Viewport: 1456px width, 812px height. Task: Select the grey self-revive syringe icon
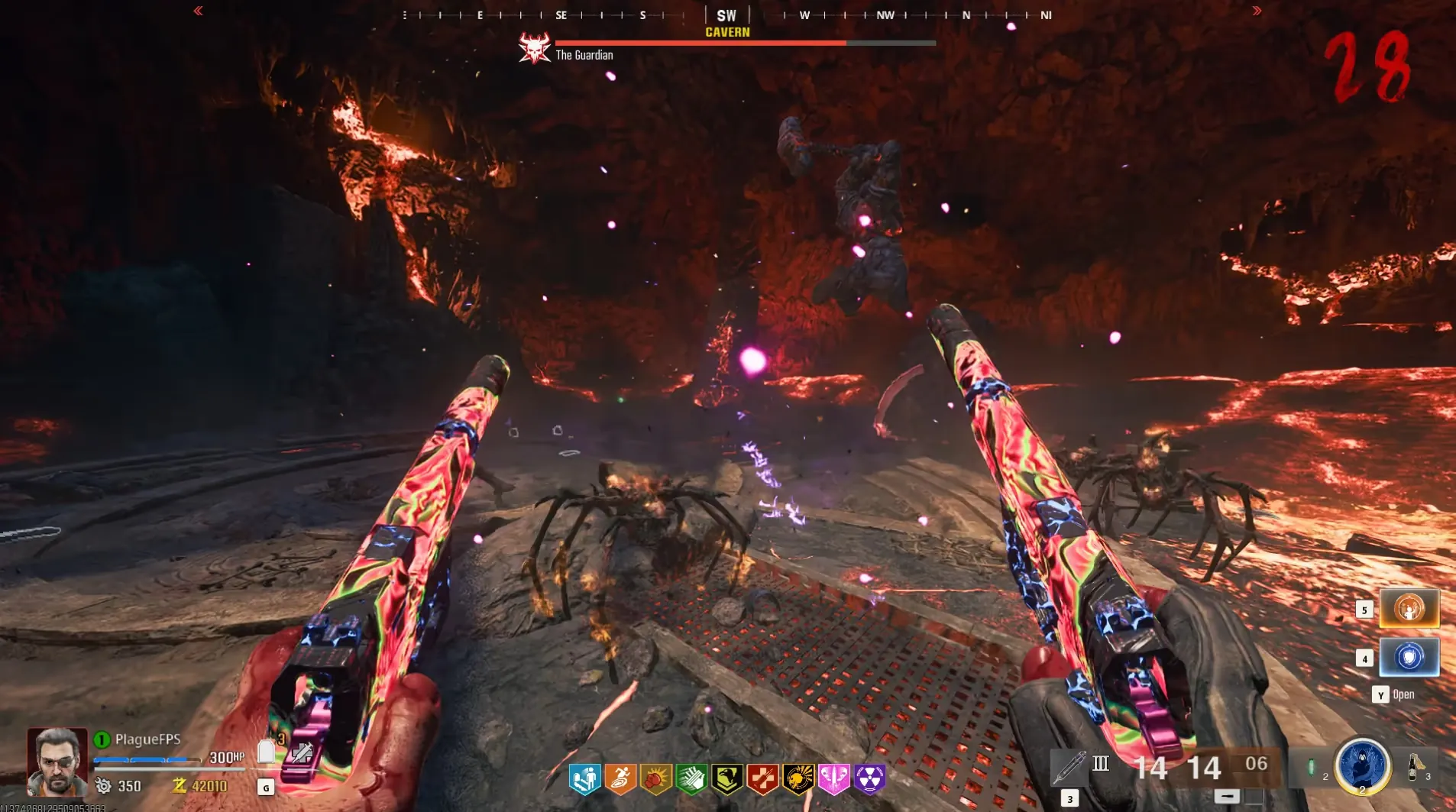click(x=302, y=754)
